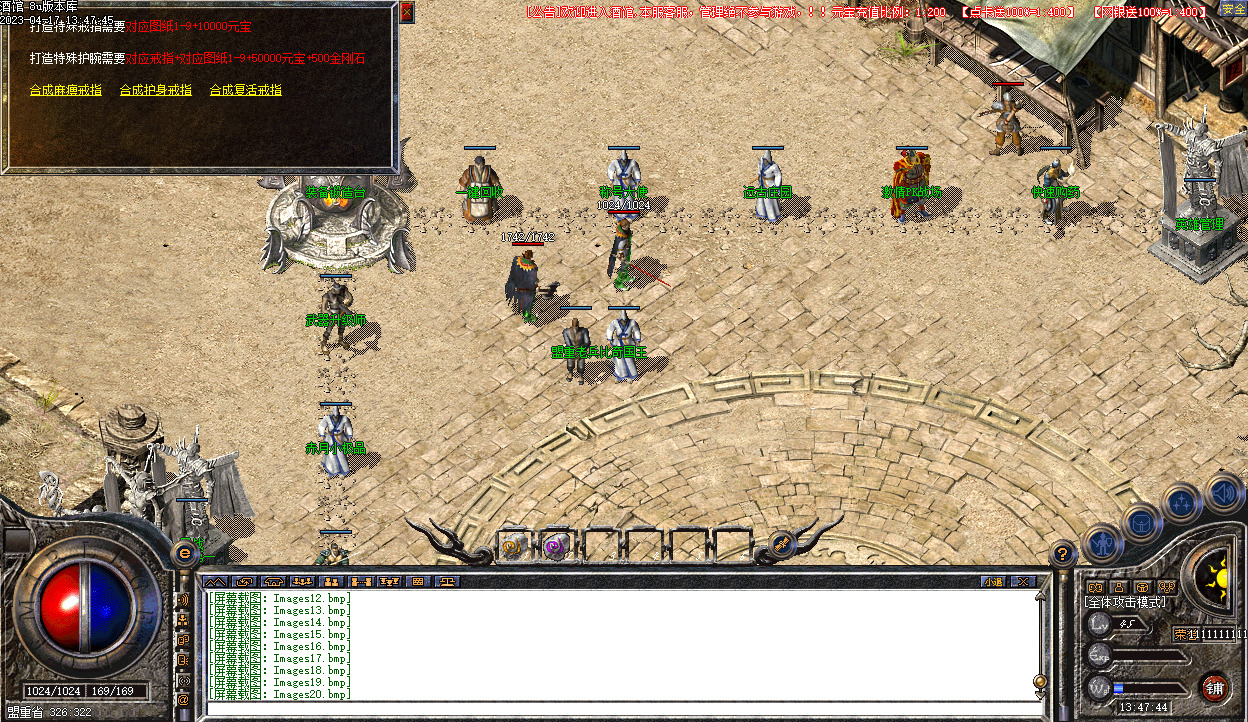Choose the 合成护身戒指 crafting link
The width and height of the screenshot is (1248, 722).
click(x=155, y=90)
